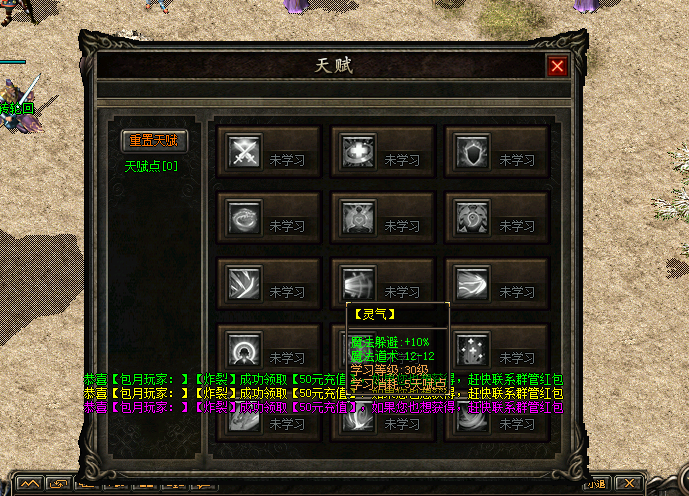This screenshot has width=689, height=496.
Task: Select the sweeping wave slash talent
Action: click(471, 284)
